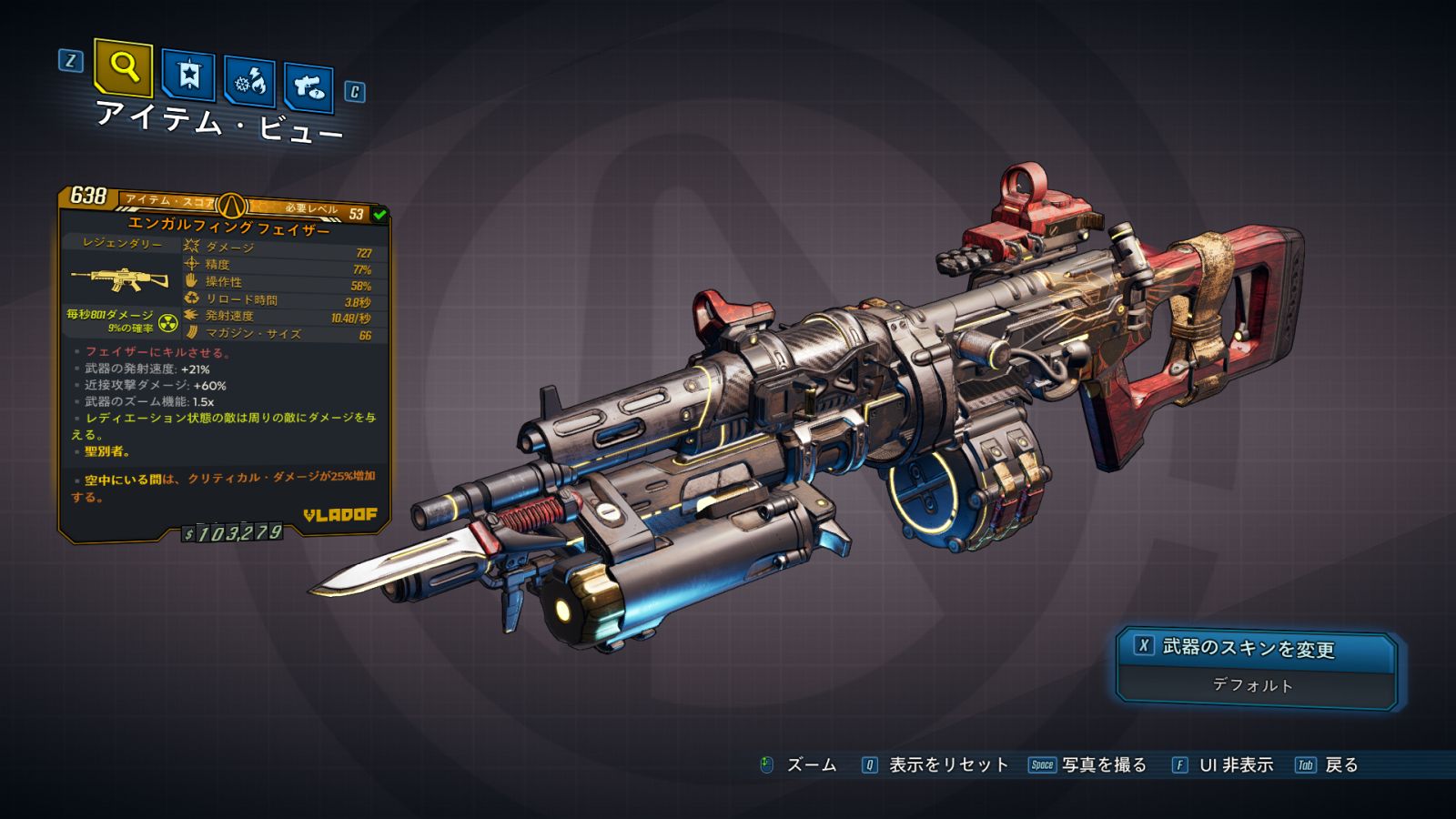Click the 表示をリセット reset view option

(x=935, y=765)
